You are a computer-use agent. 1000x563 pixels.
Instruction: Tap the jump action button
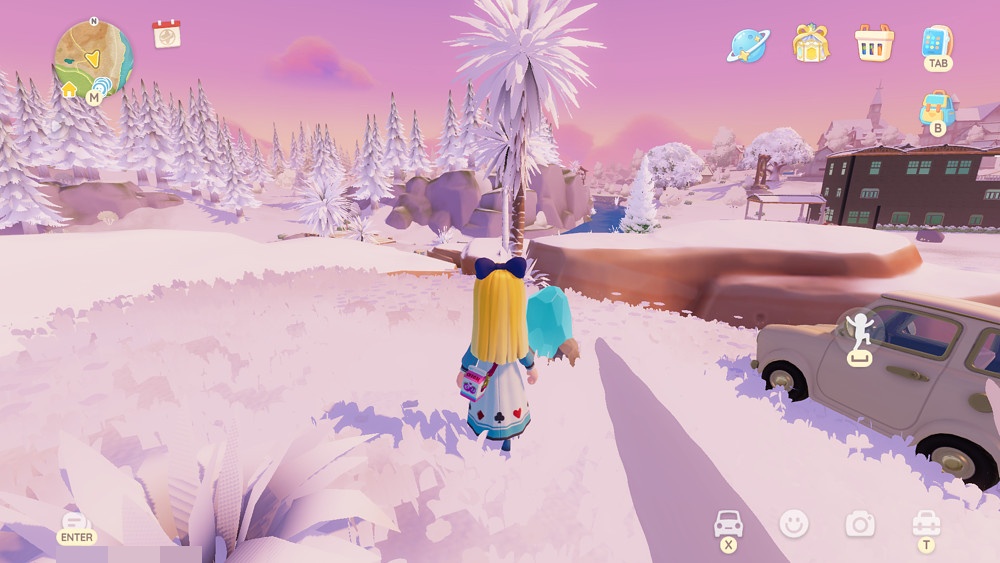point(860,329)
